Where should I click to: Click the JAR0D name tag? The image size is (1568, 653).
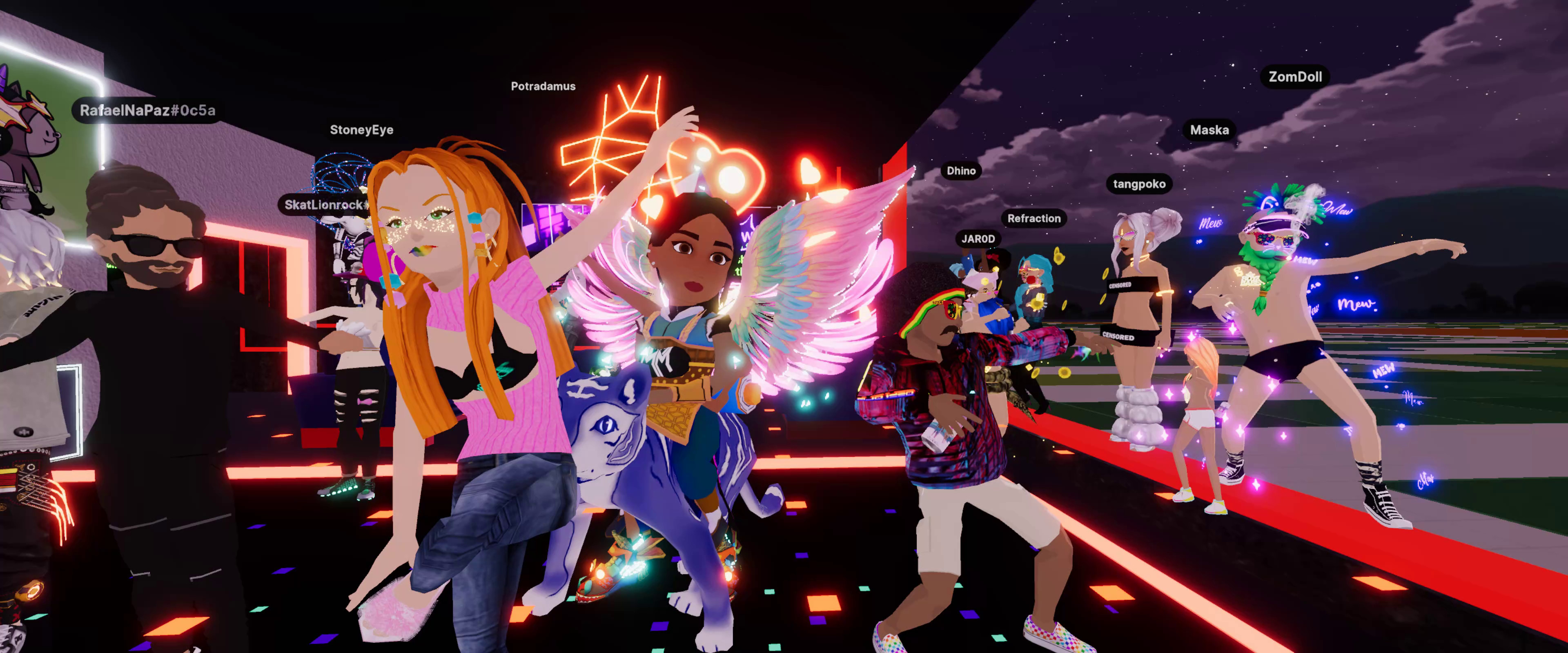(x=978, y=239)
